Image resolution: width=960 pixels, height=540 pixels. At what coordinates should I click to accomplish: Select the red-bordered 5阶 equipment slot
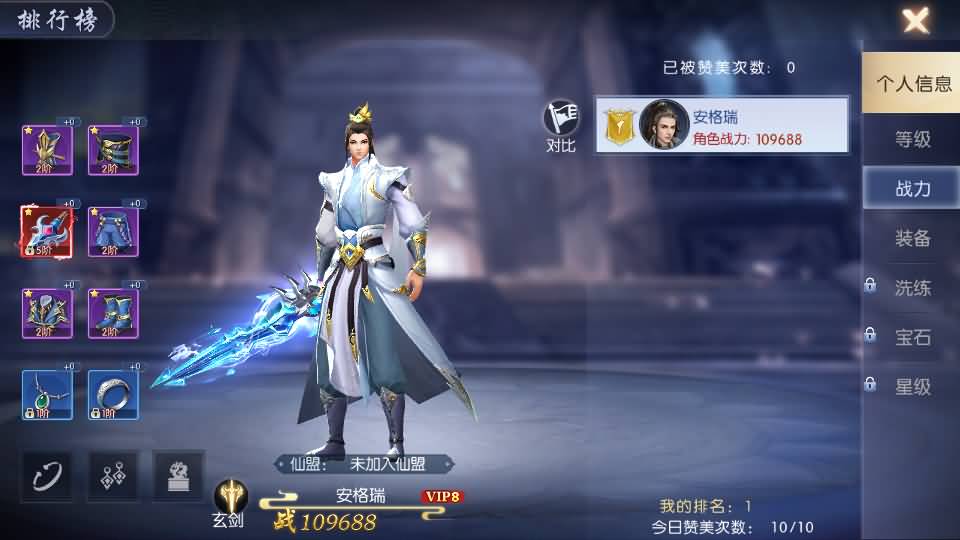pyautogui.click(x=47, y=232)
